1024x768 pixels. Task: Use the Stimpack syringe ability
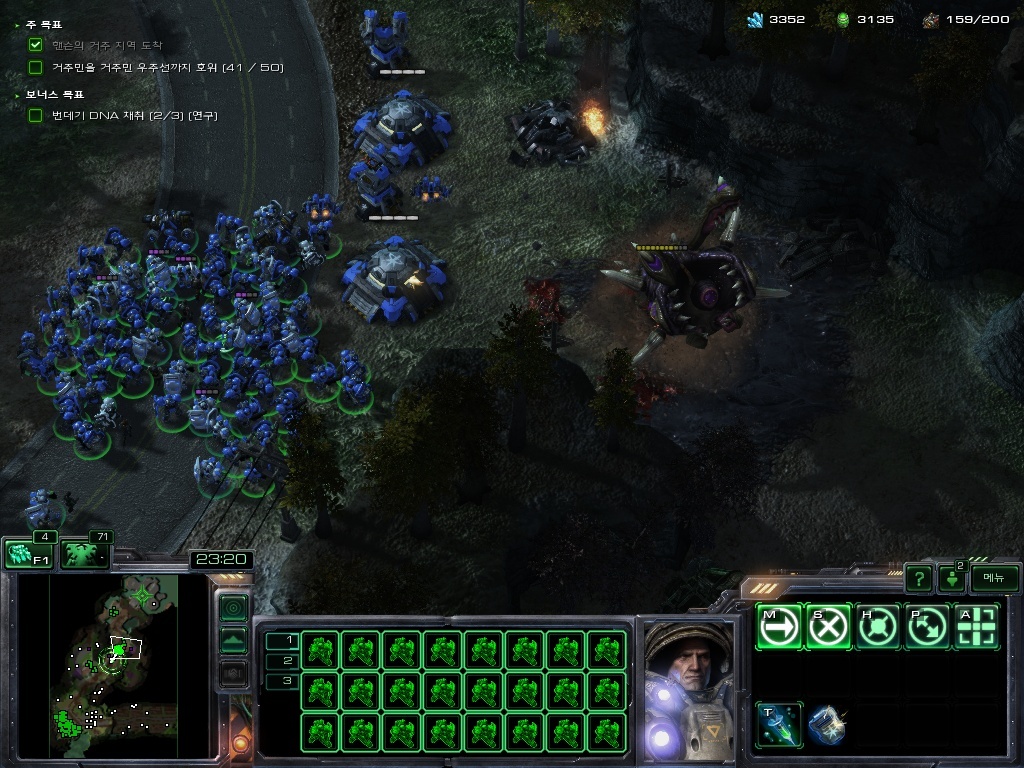click(x=778, y=724)
